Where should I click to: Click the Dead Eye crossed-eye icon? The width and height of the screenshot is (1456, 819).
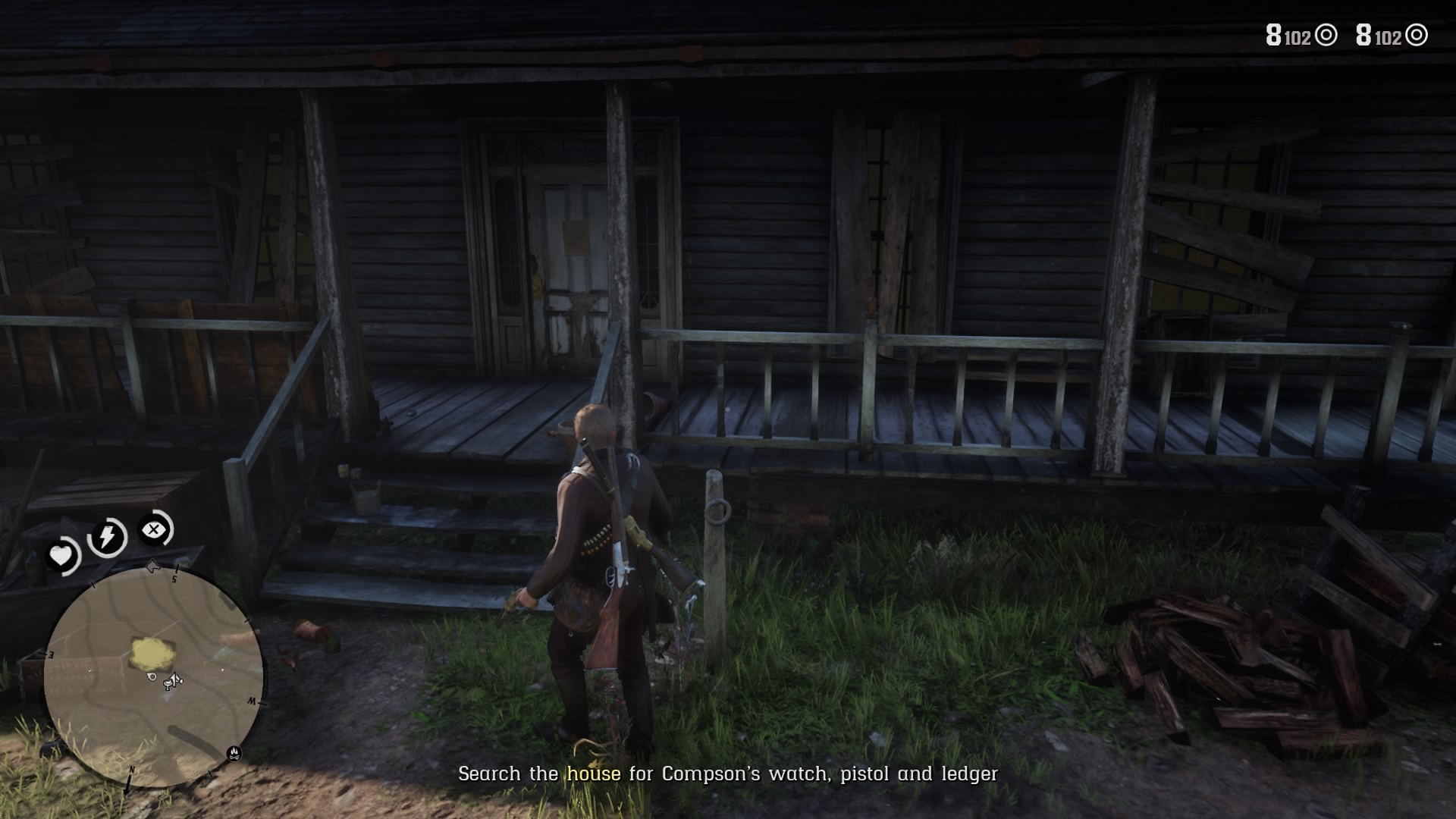click(154, 529)
